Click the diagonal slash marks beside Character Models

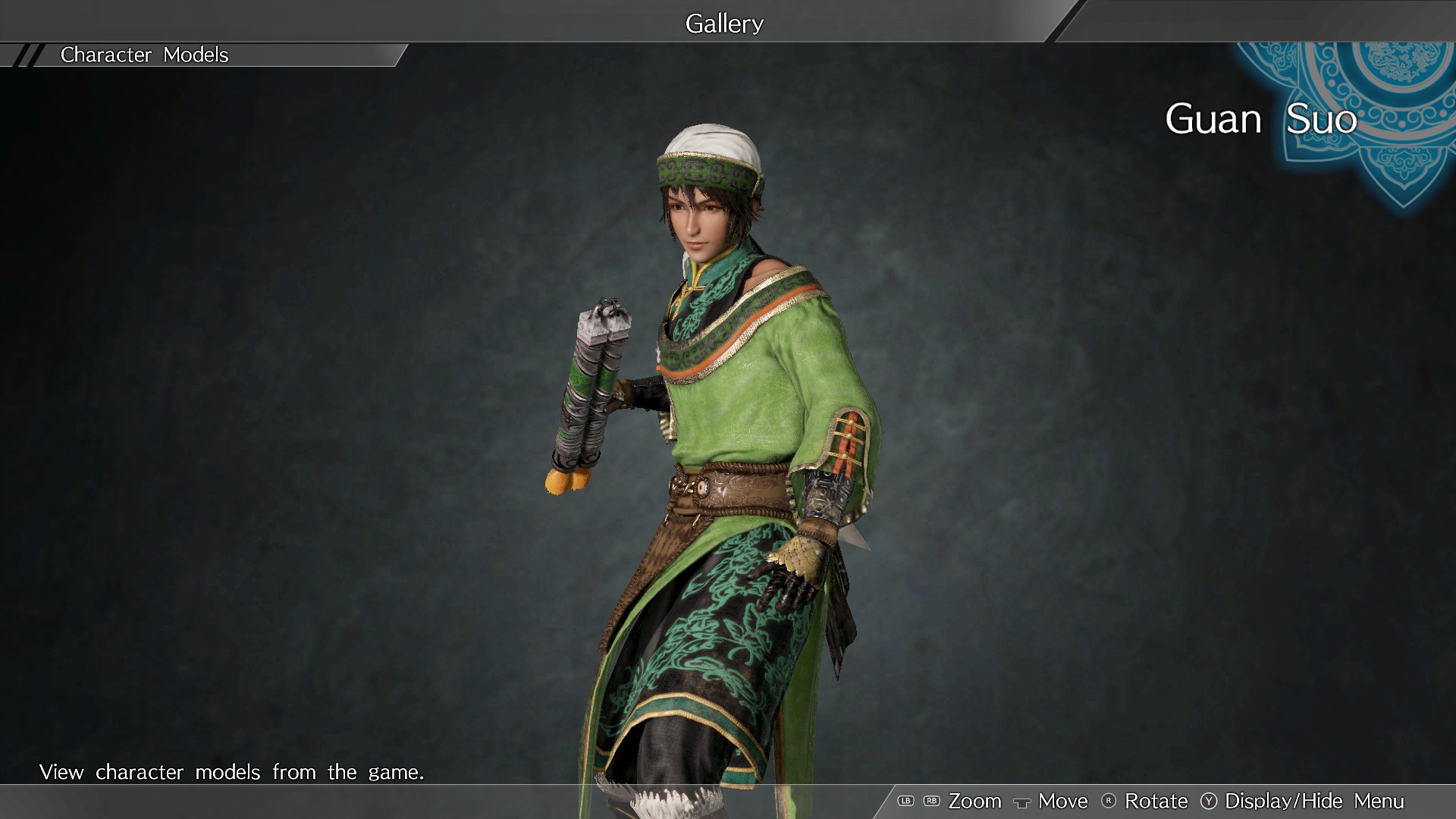[29, 55]
